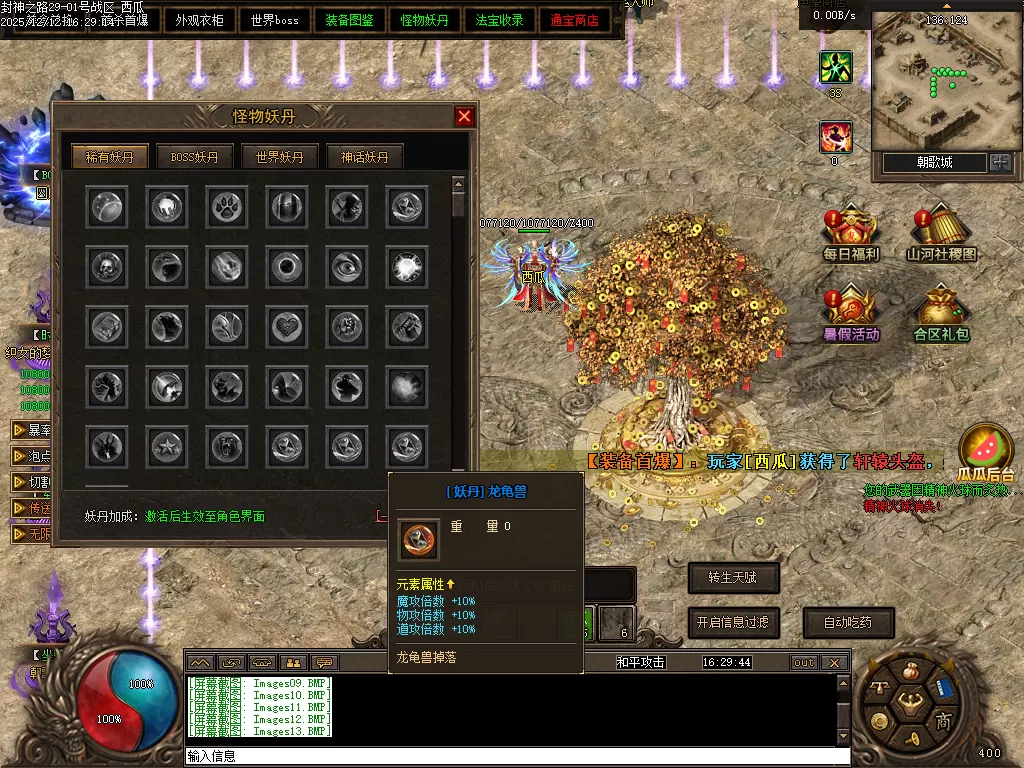Open the 山河社稷图 icon

click(941, 236)
